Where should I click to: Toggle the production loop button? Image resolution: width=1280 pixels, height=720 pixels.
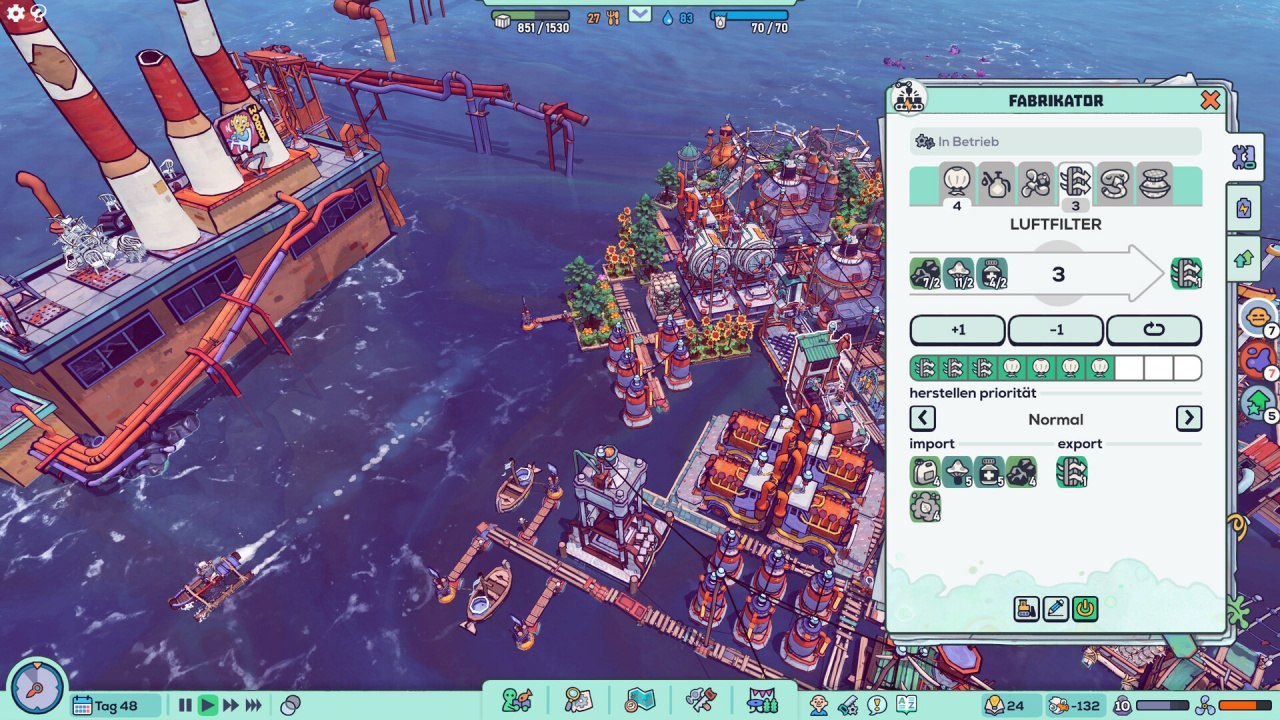click(1153, 330)
